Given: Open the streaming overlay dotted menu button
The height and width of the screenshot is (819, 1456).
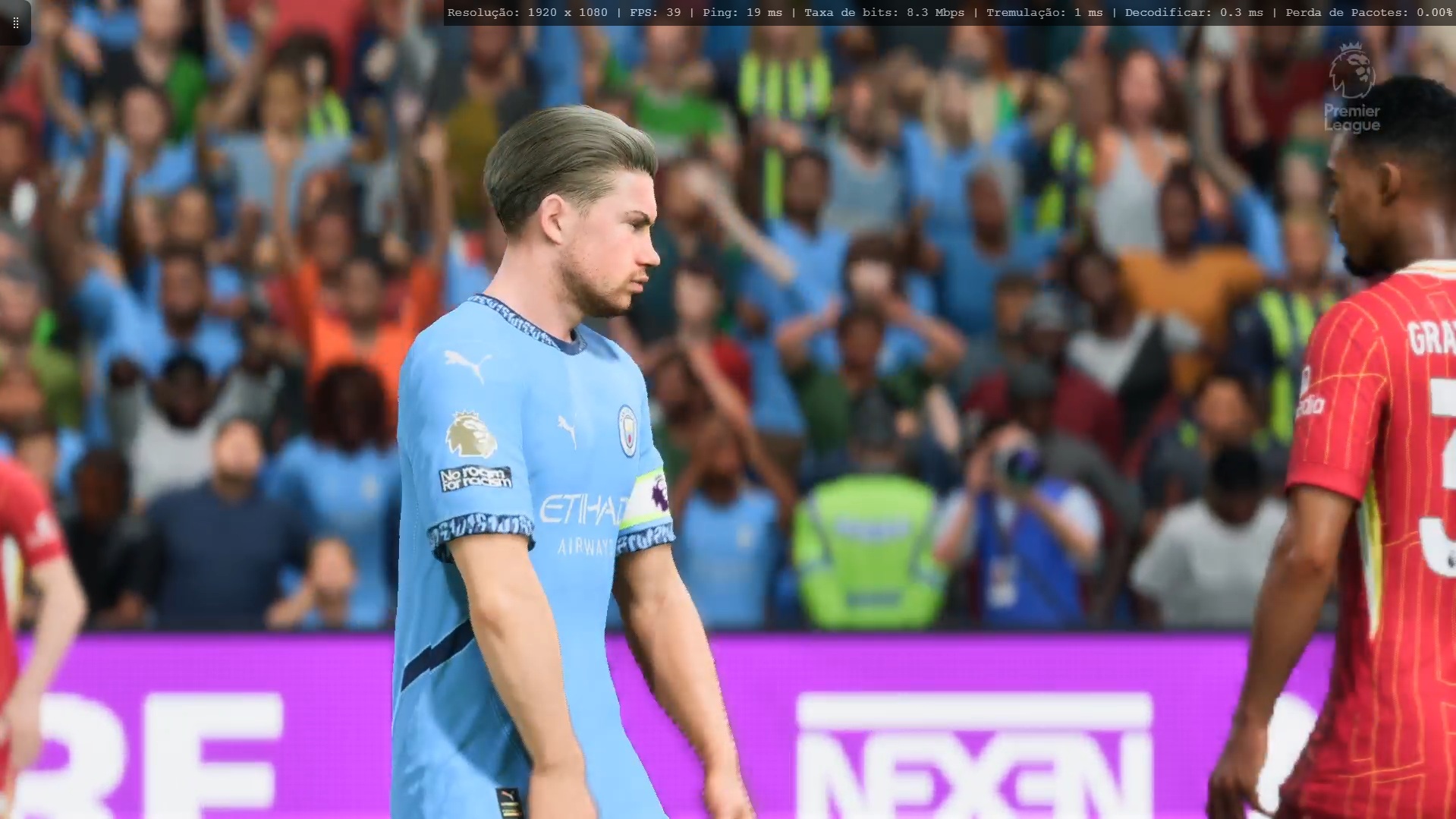Looking at the screenshot, I should pos(15,23).
